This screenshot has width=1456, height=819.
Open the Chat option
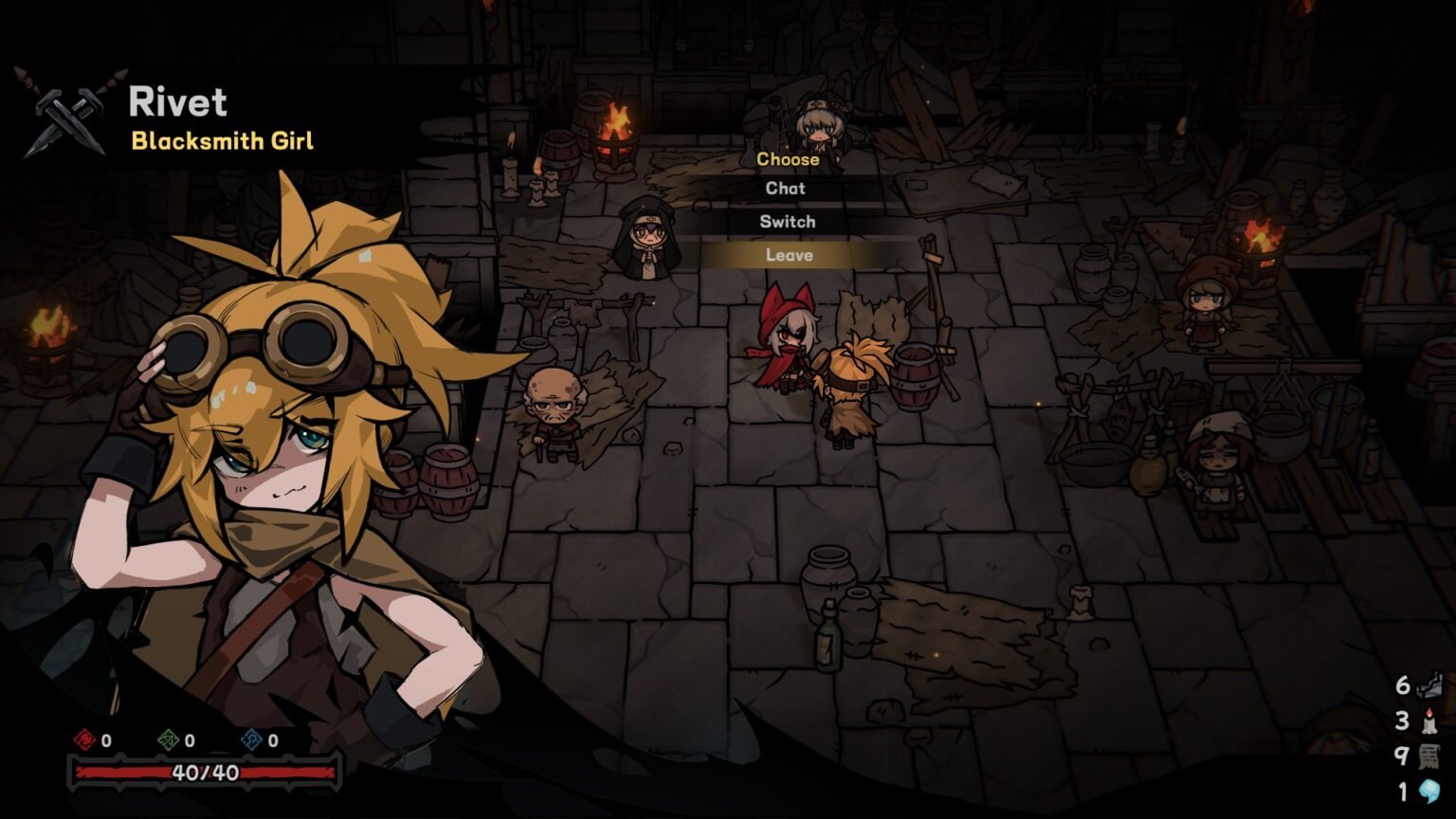tap(786, 189)
